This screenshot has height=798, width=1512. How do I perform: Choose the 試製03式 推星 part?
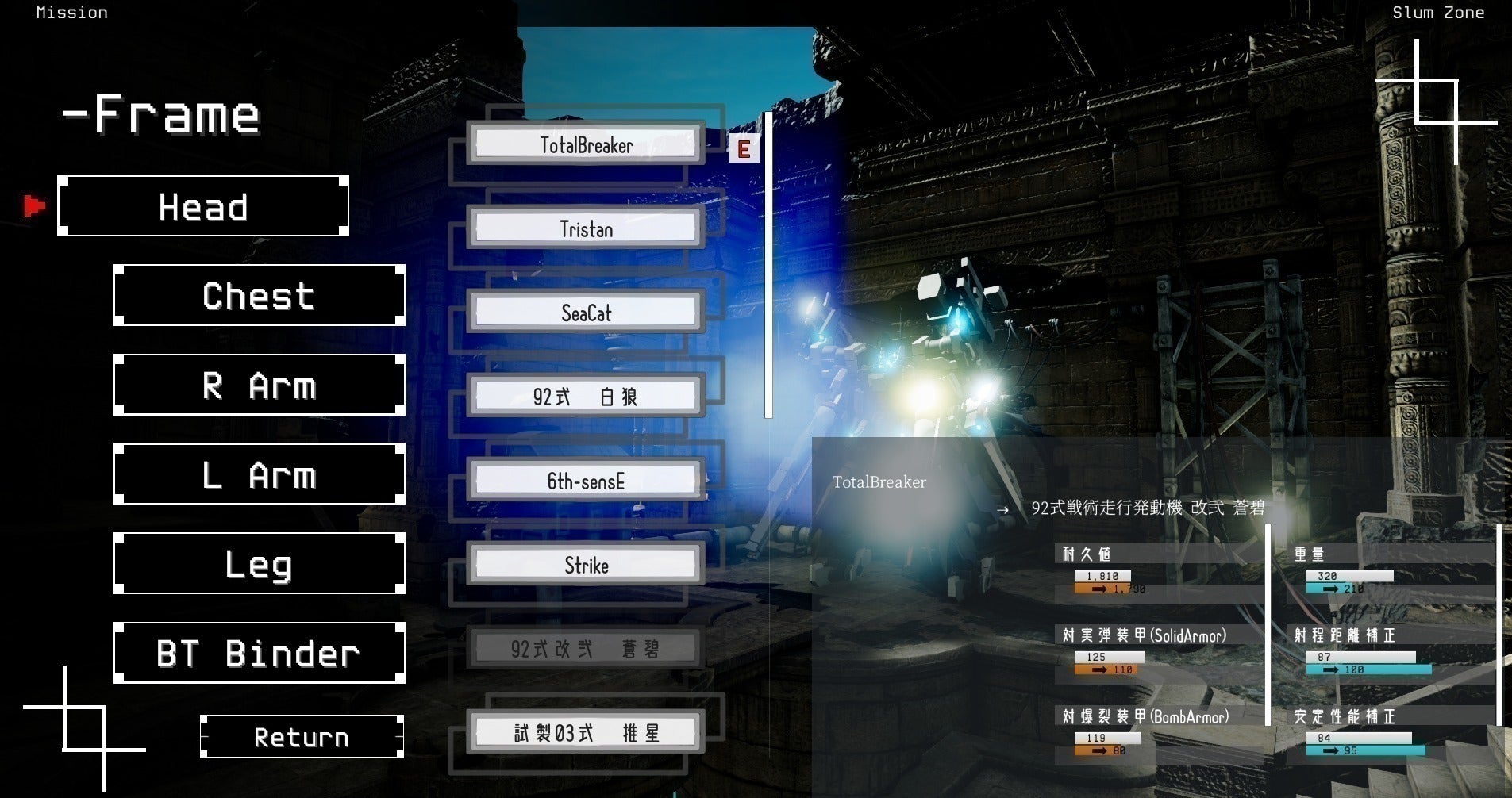click(586, 733)
